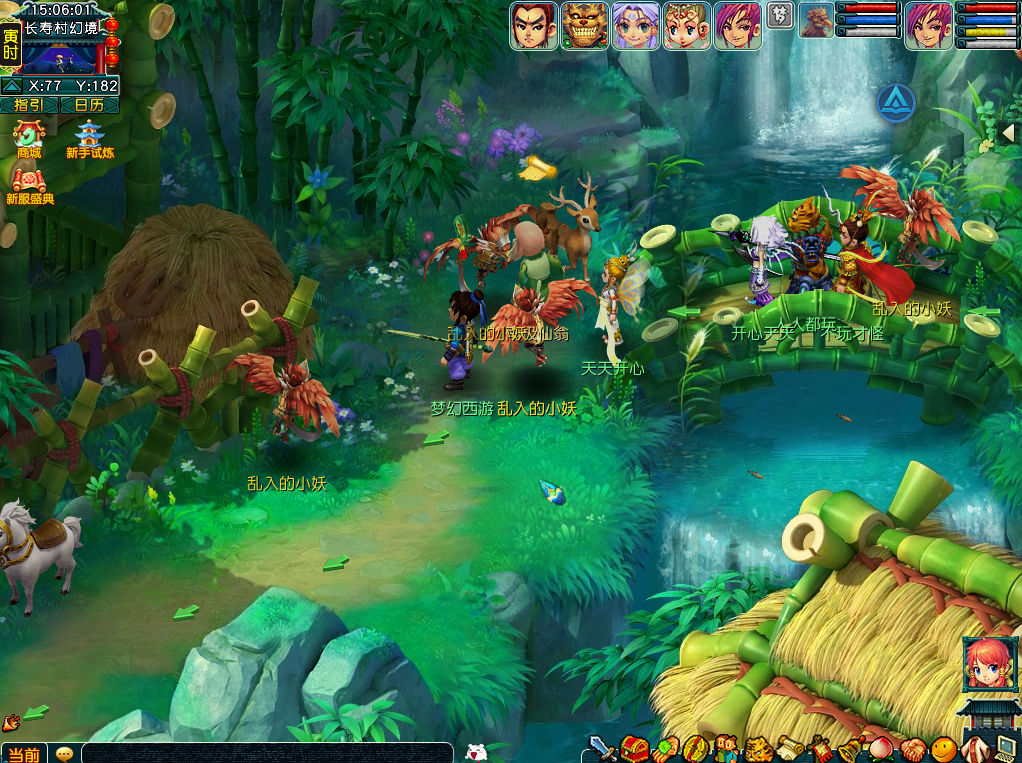Image resolution: width=1022 pixels, height=763 pixels.
Task: Open the sword attack icon in toolbar
Action: [x=601, y=748]
